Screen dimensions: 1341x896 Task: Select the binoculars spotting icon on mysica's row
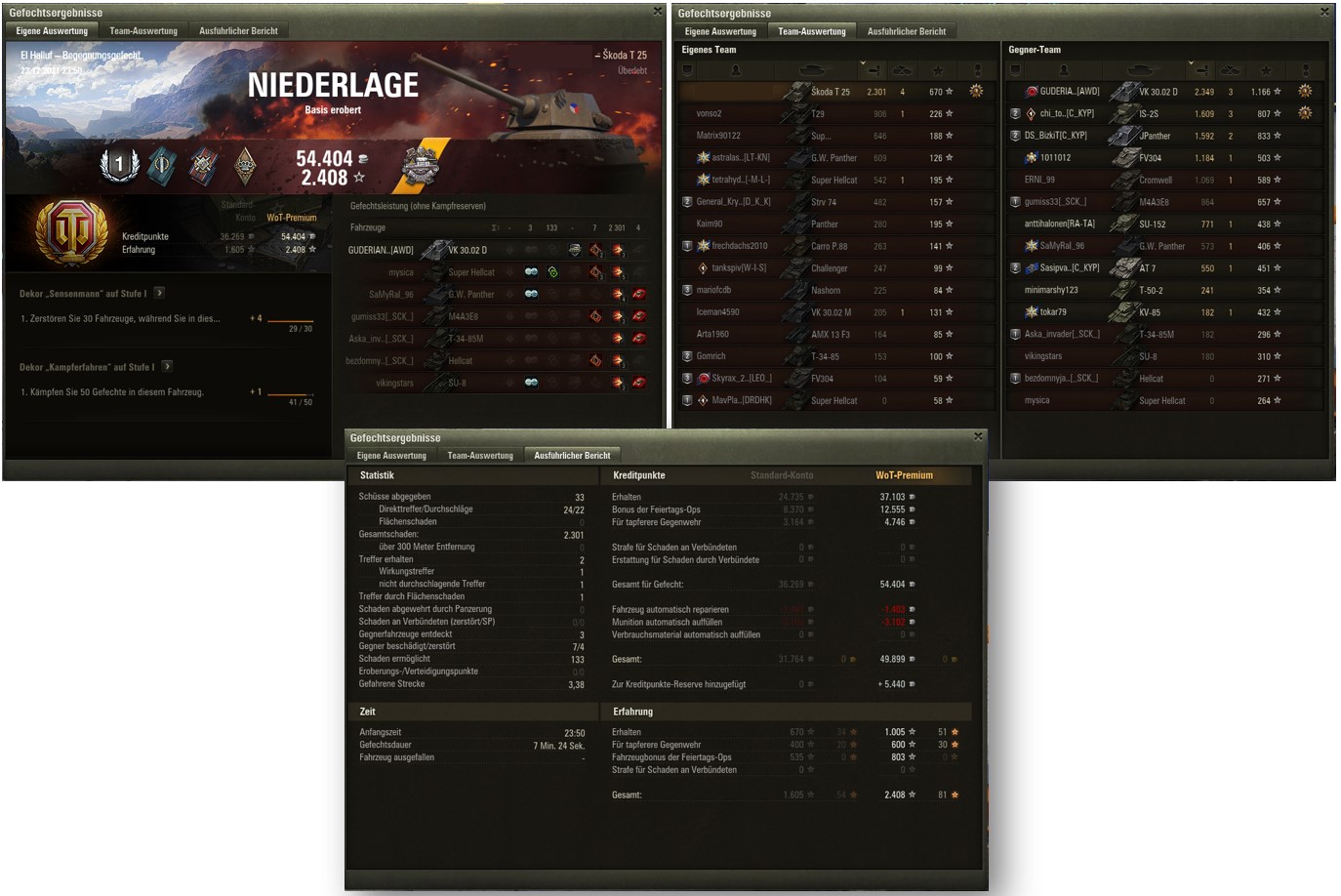coord(532,272)
